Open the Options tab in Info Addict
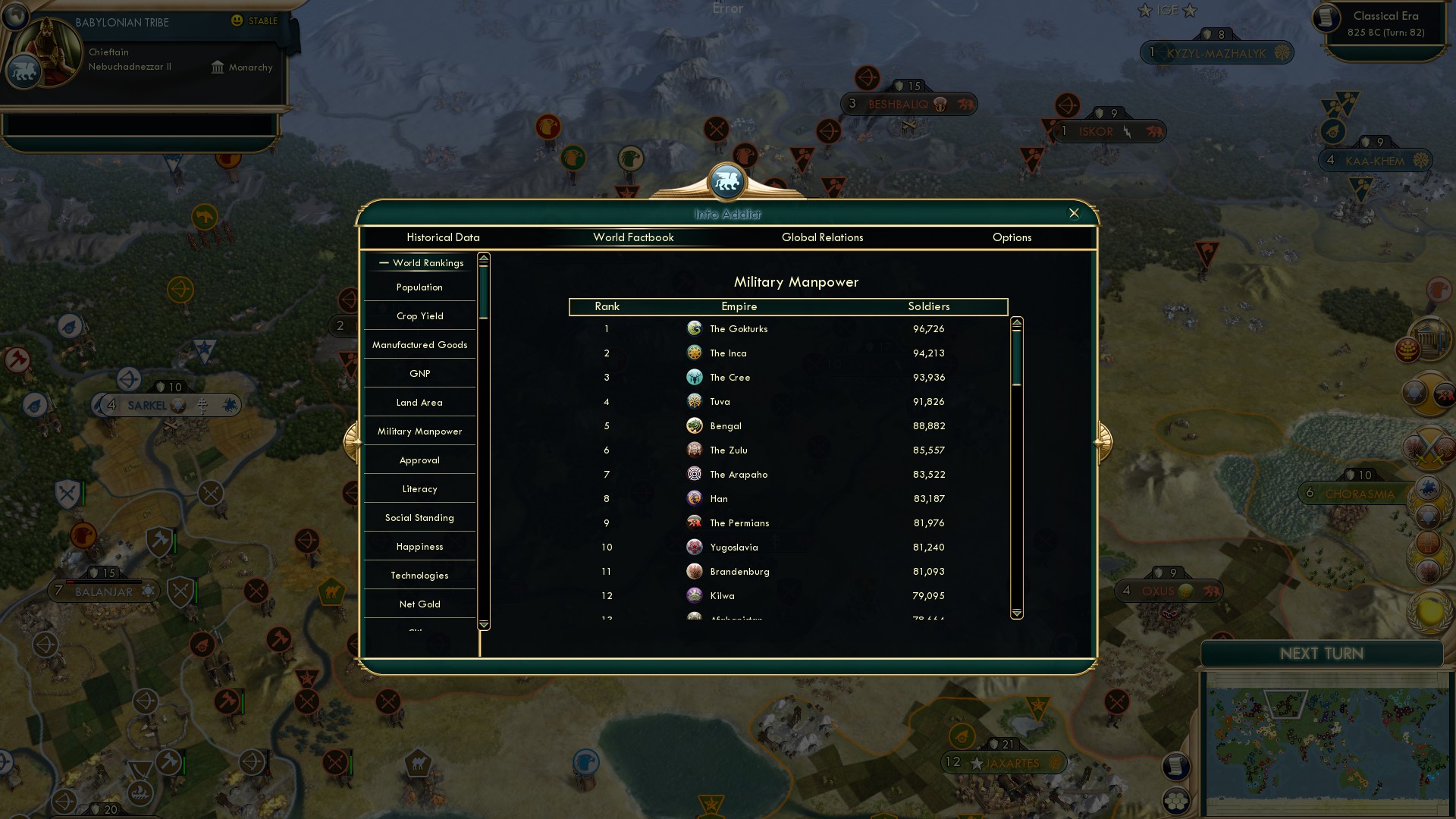Image resolution: width=1456 pixels, height=819 pixels. coord(1012,237)
